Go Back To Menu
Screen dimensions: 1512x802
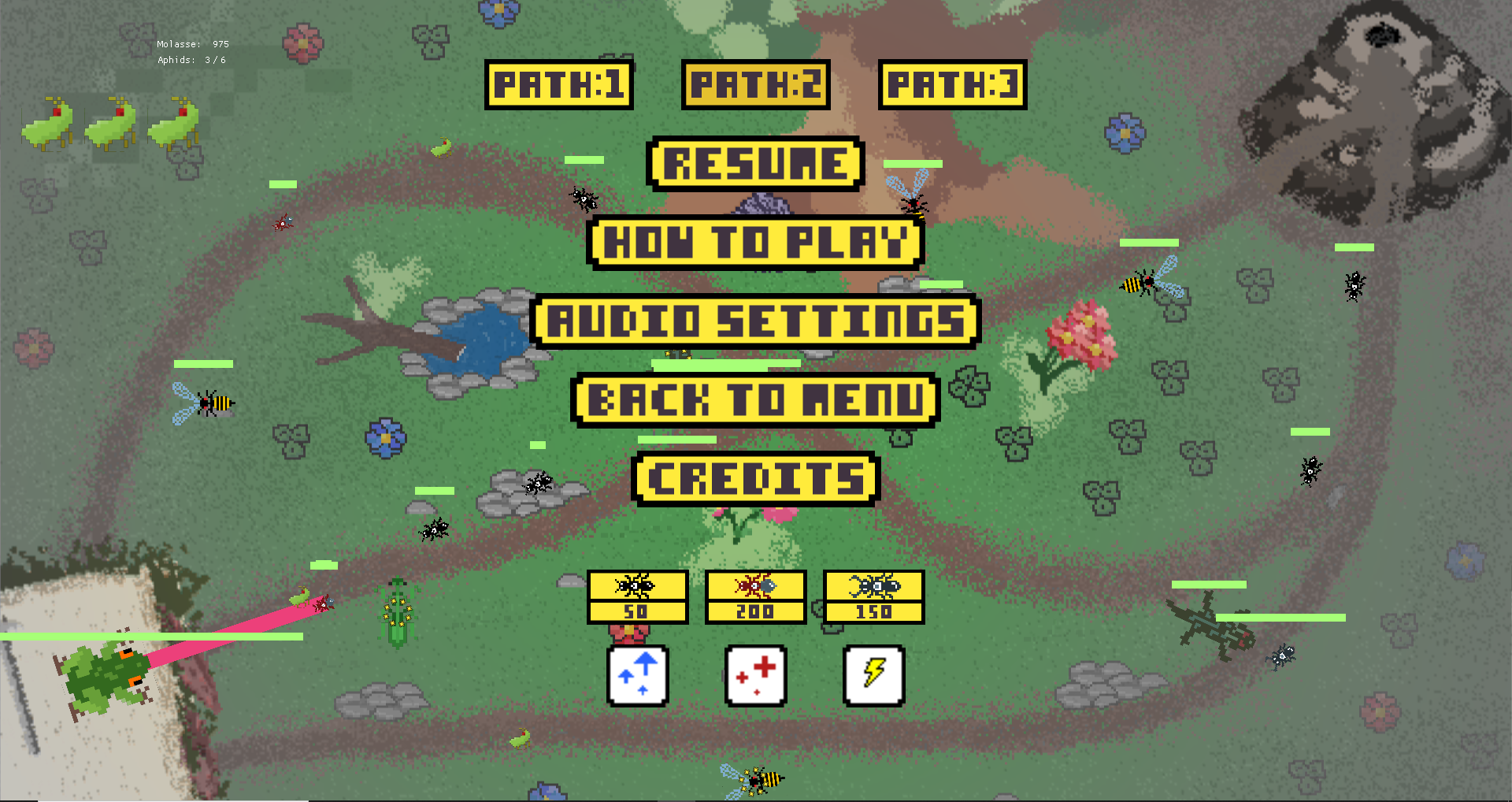[755, 400]
